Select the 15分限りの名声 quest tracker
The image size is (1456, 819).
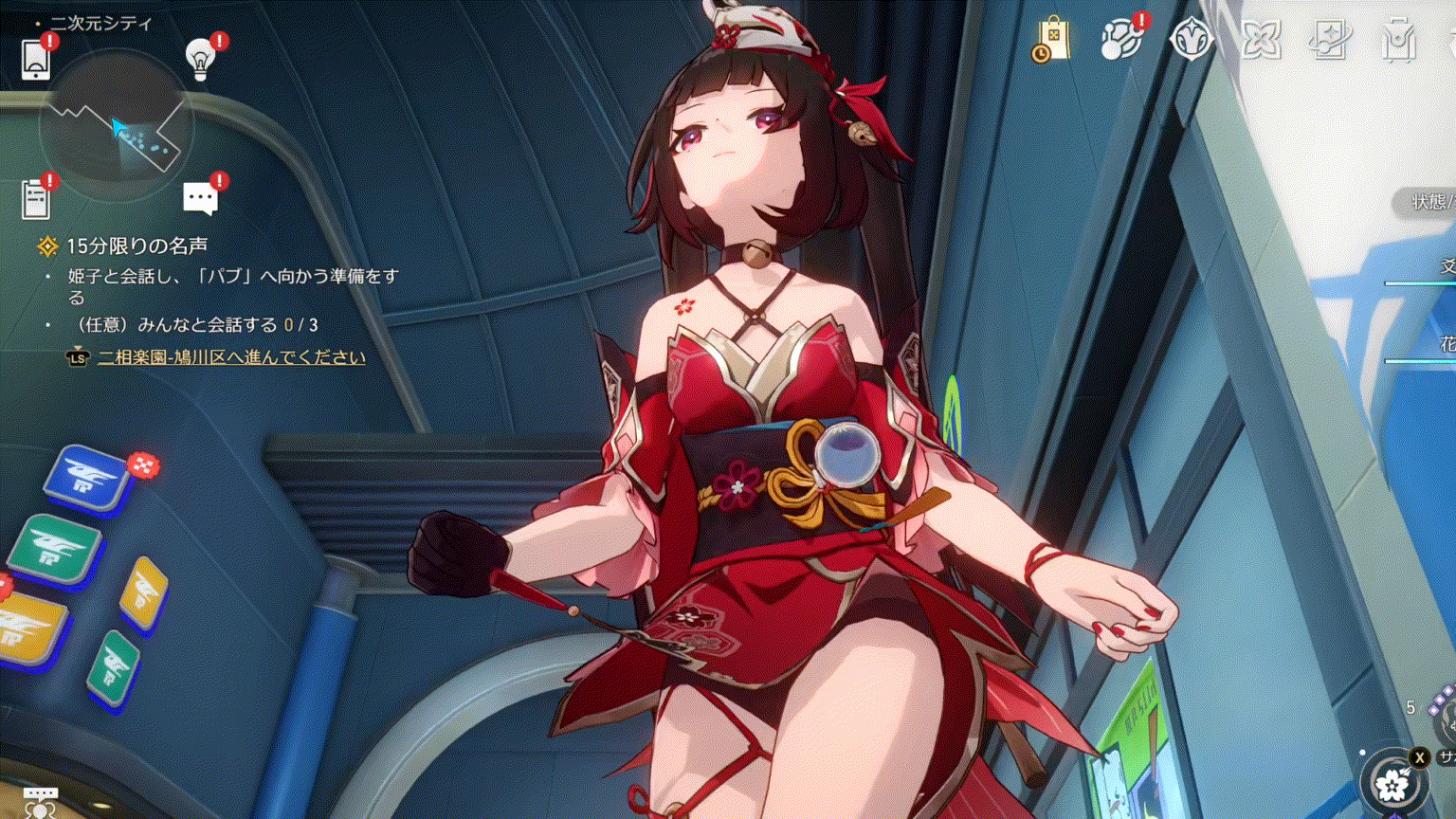click(x=136, y=246)
